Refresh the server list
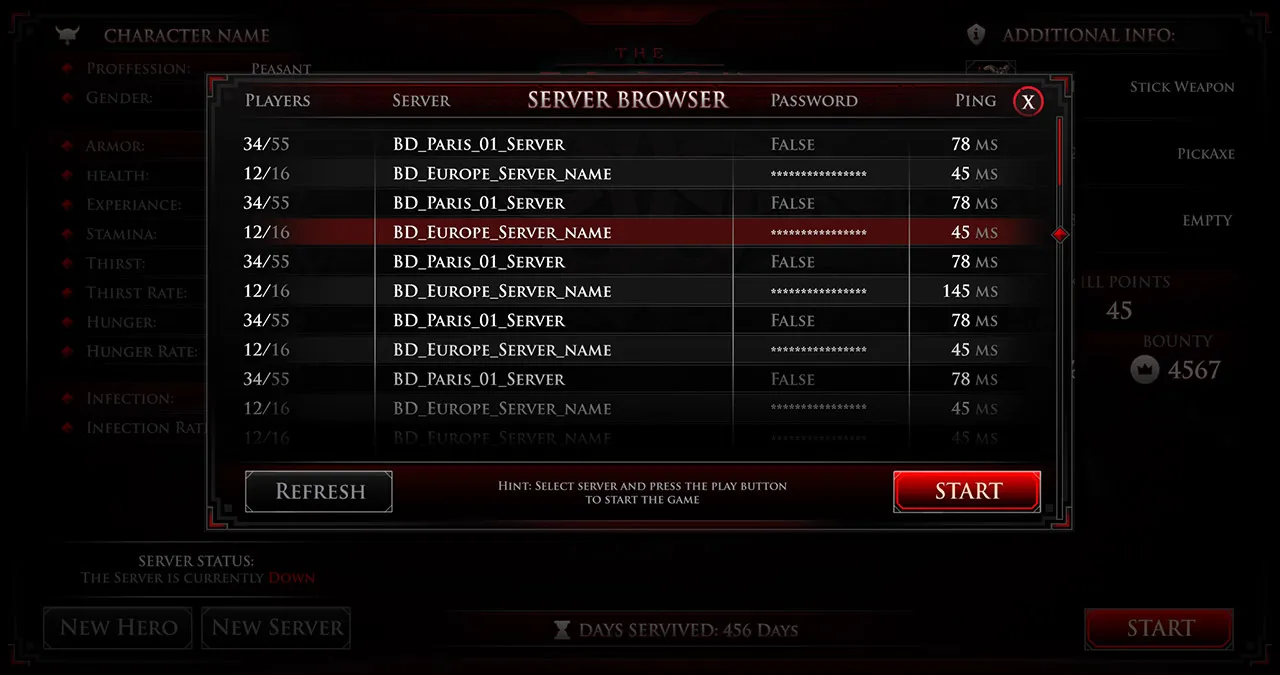1280x675 pixels. click(x=319, y=491)
